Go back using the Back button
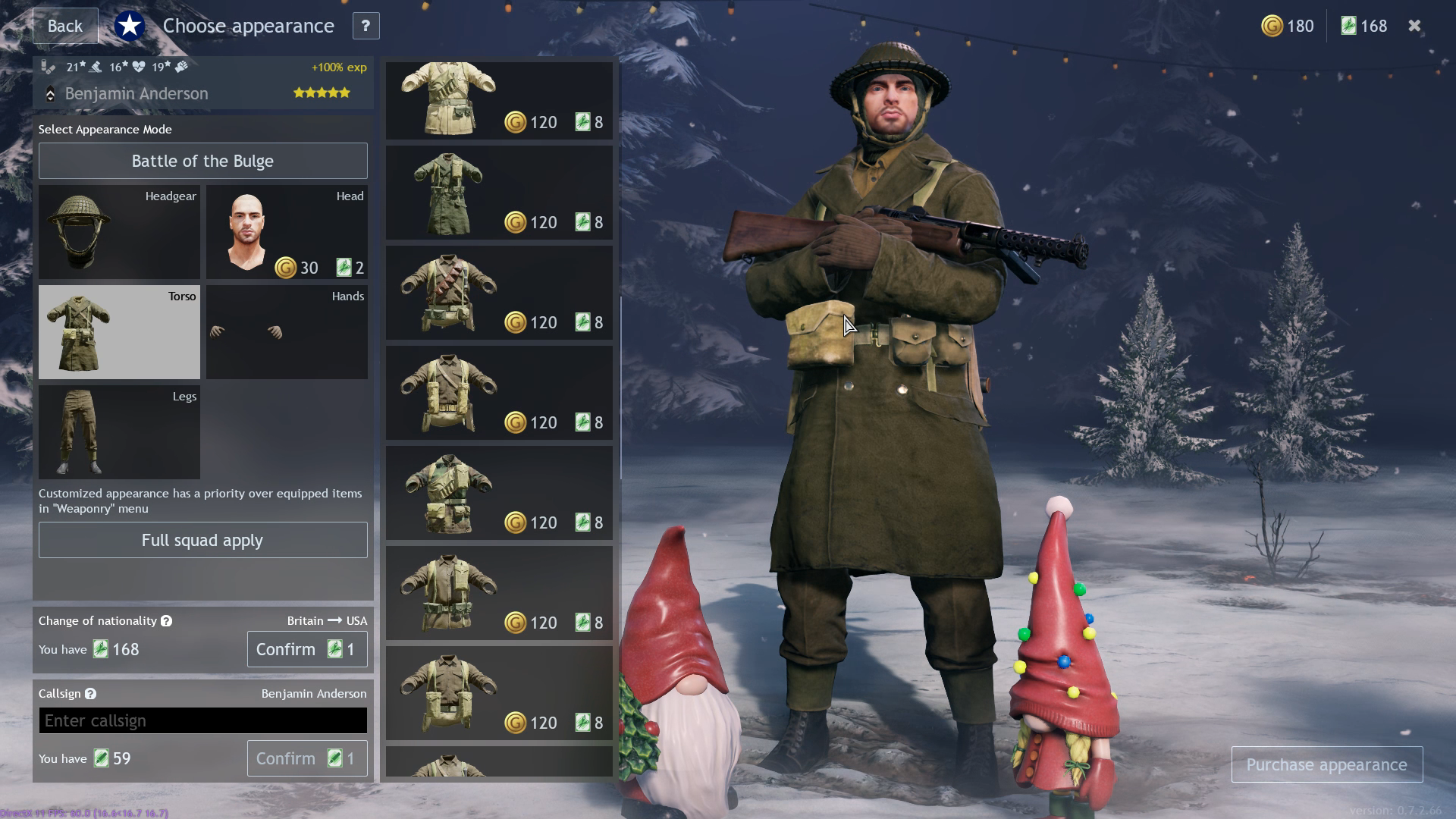Viewport: 1456px width, 819px height. (65, 26)
